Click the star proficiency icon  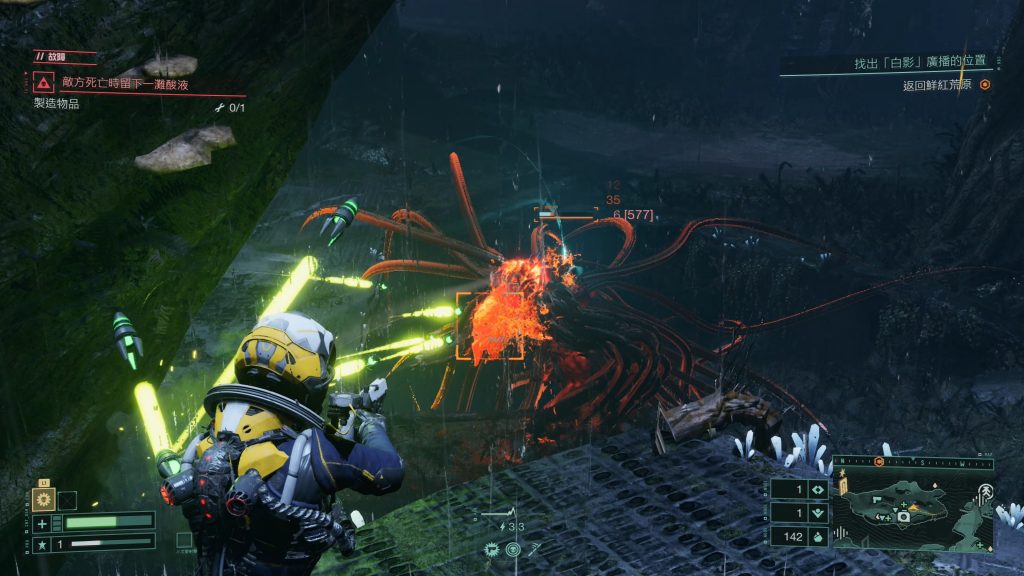click(42, 542)
